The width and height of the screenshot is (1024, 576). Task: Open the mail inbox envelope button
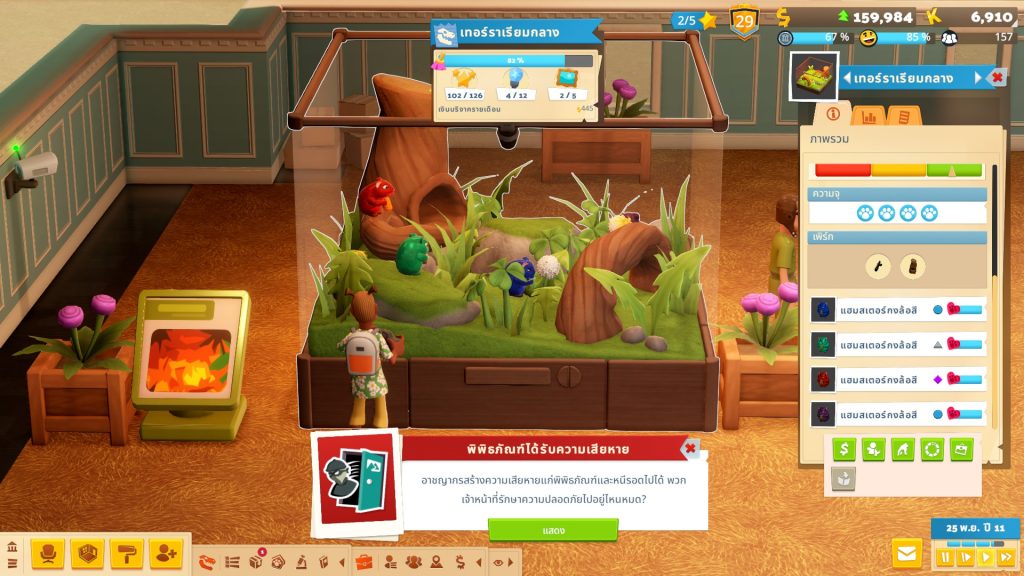pyautogui.click(x=907, y=552)
